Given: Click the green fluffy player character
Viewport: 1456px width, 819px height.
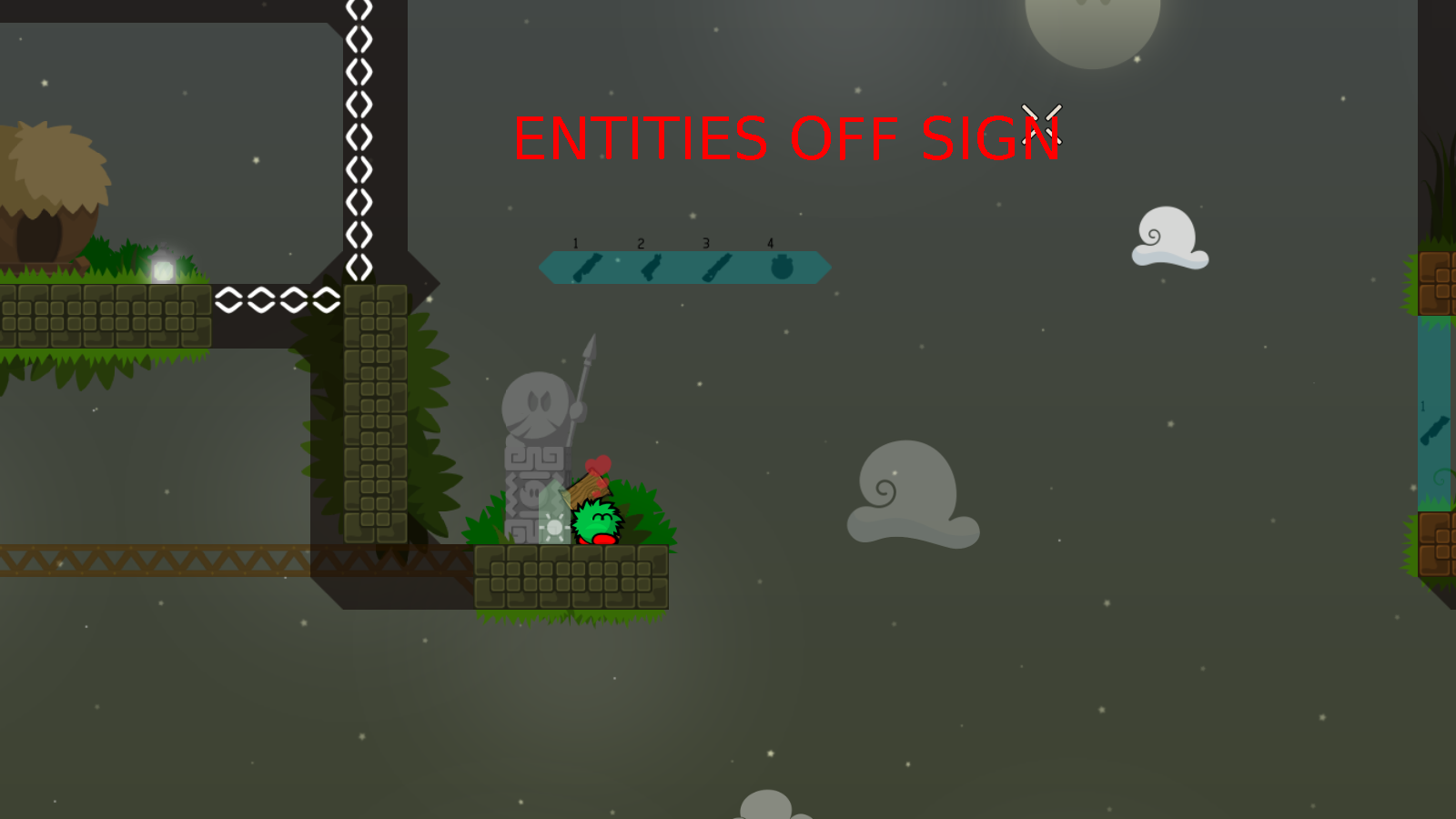Looking at the screenshot, I should point(596,523).
